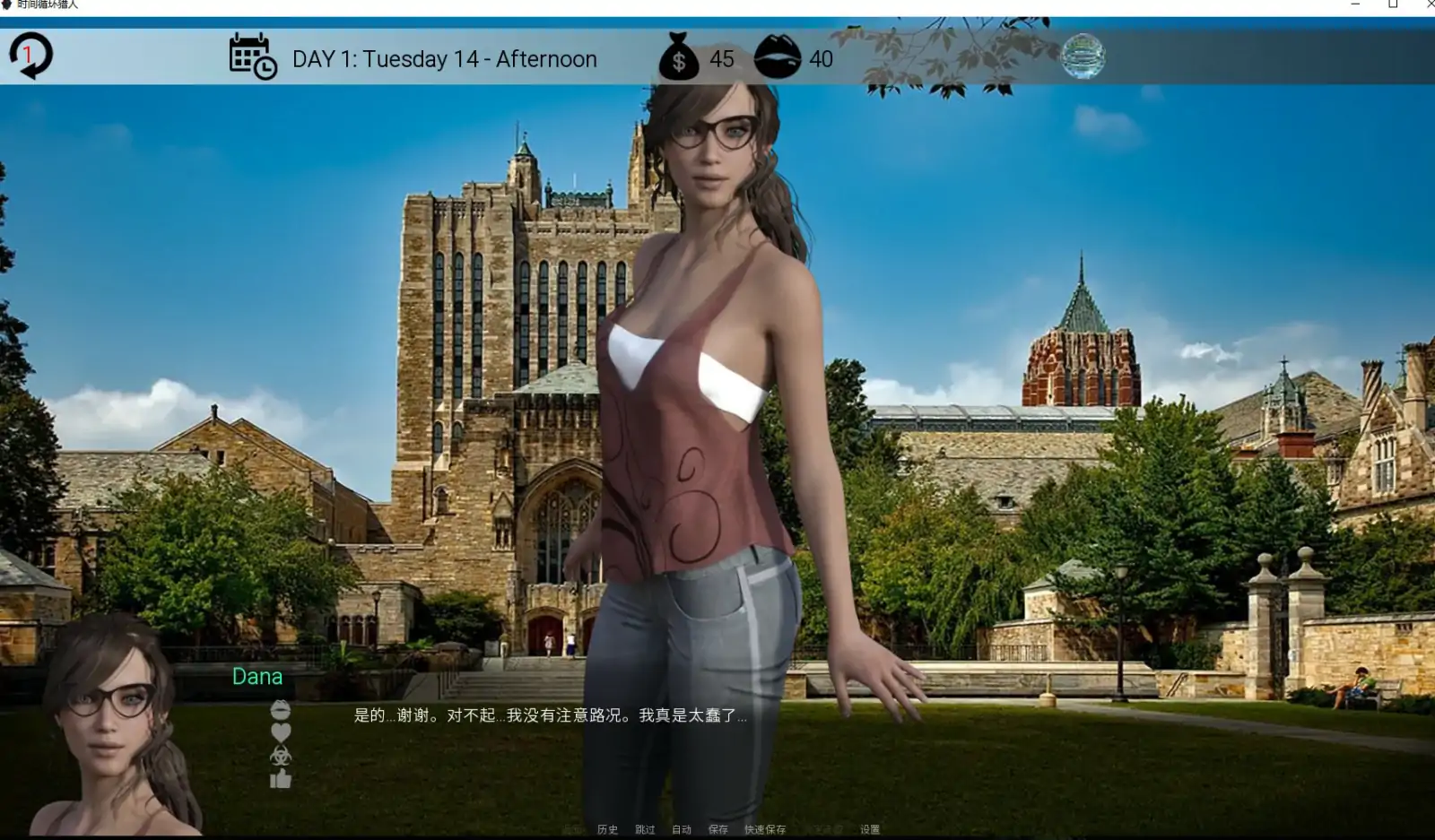Maximize the game window

pos(1393,4)
